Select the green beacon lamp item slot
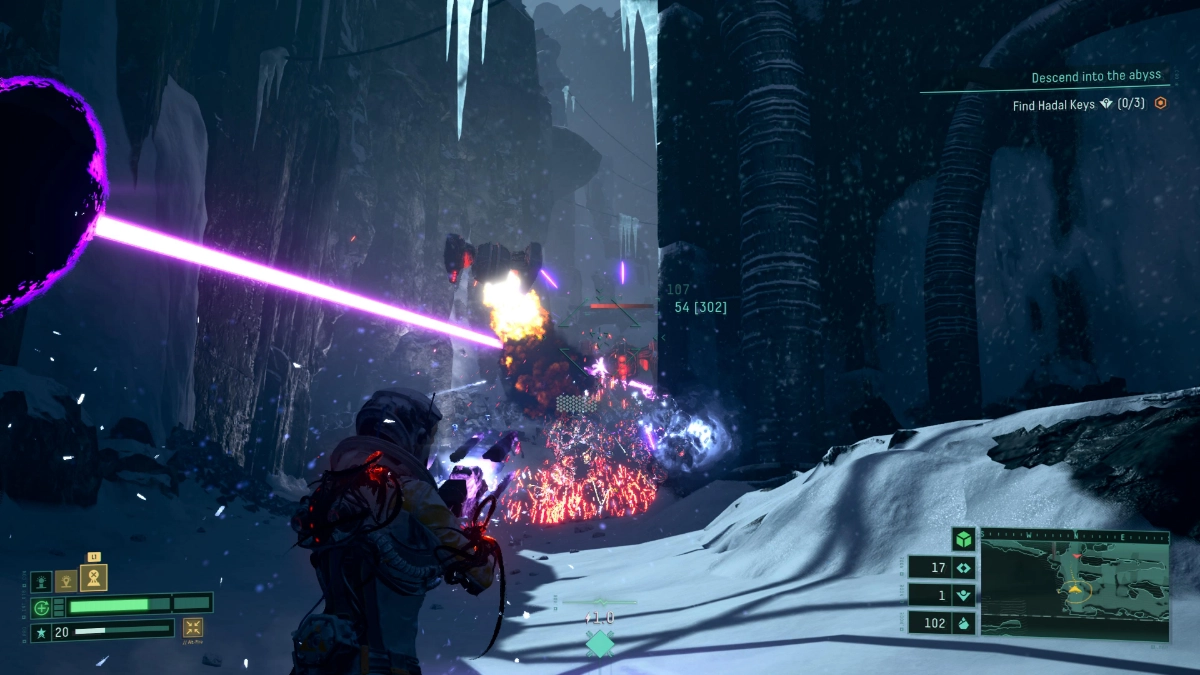Image resolution: width=1200 pixels, height=675 pixels. (x=41, y=581)
